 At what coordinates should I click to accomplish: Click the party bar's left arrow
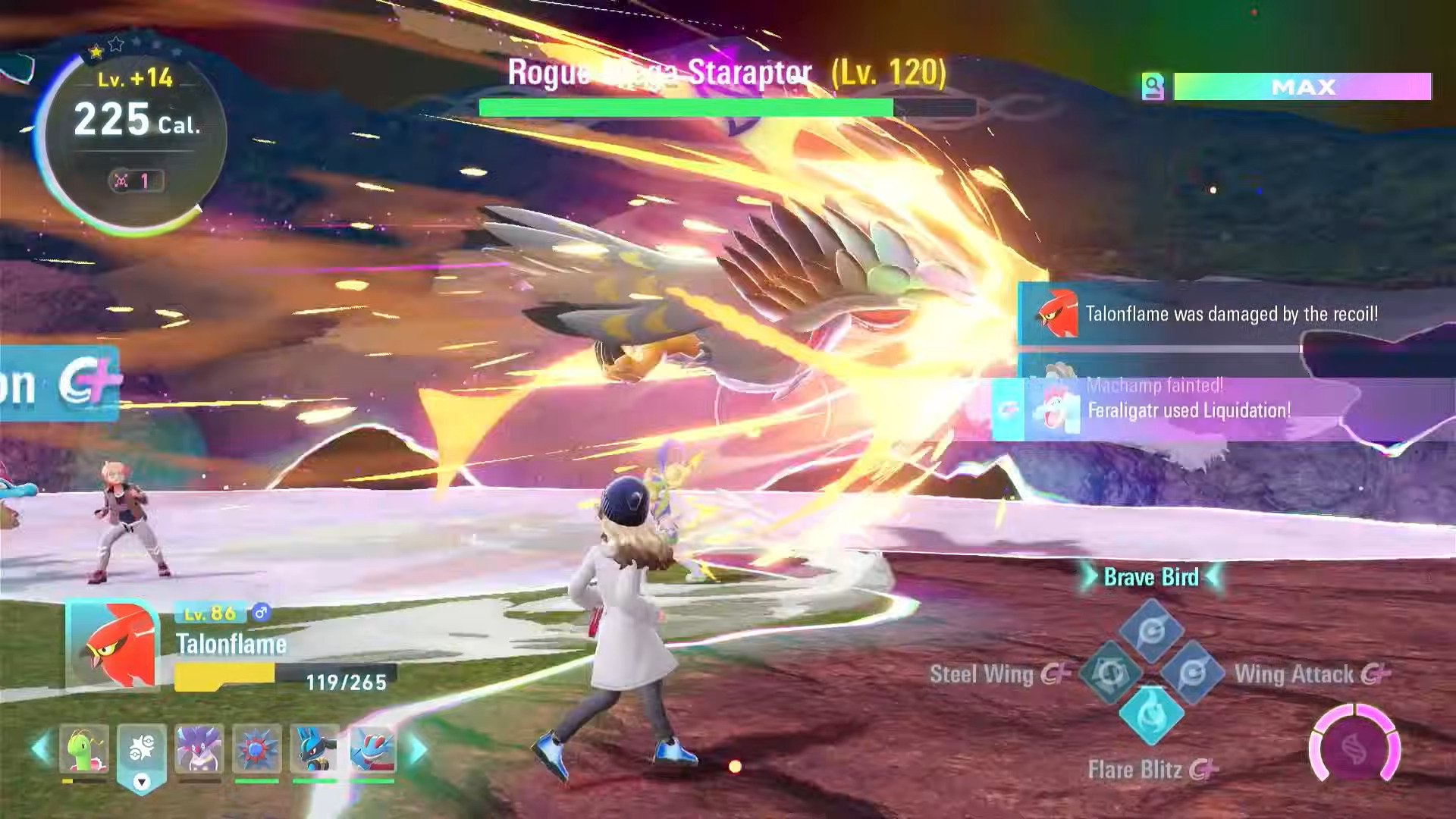(x=40, y=749)
